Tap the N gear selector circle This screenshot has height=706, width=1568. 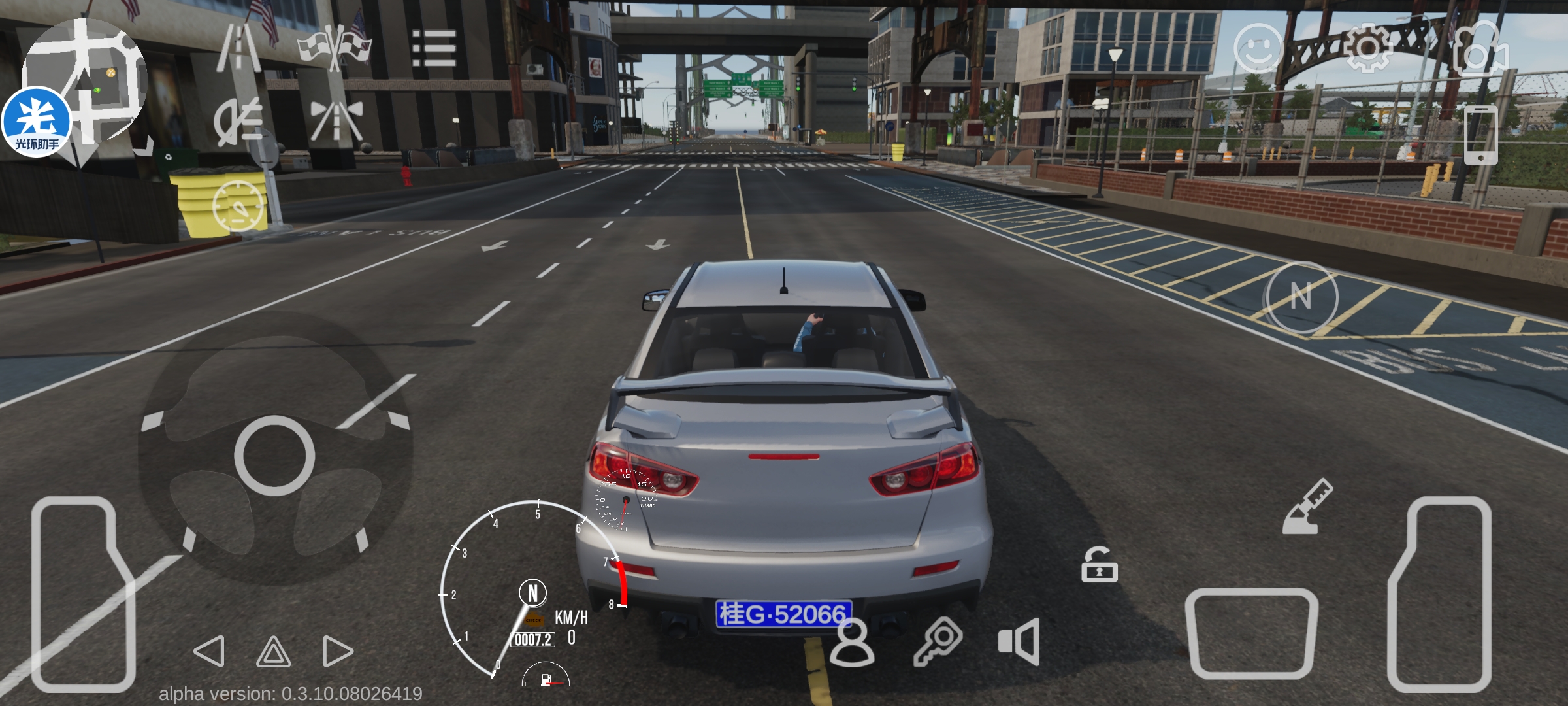(1301, 297)
